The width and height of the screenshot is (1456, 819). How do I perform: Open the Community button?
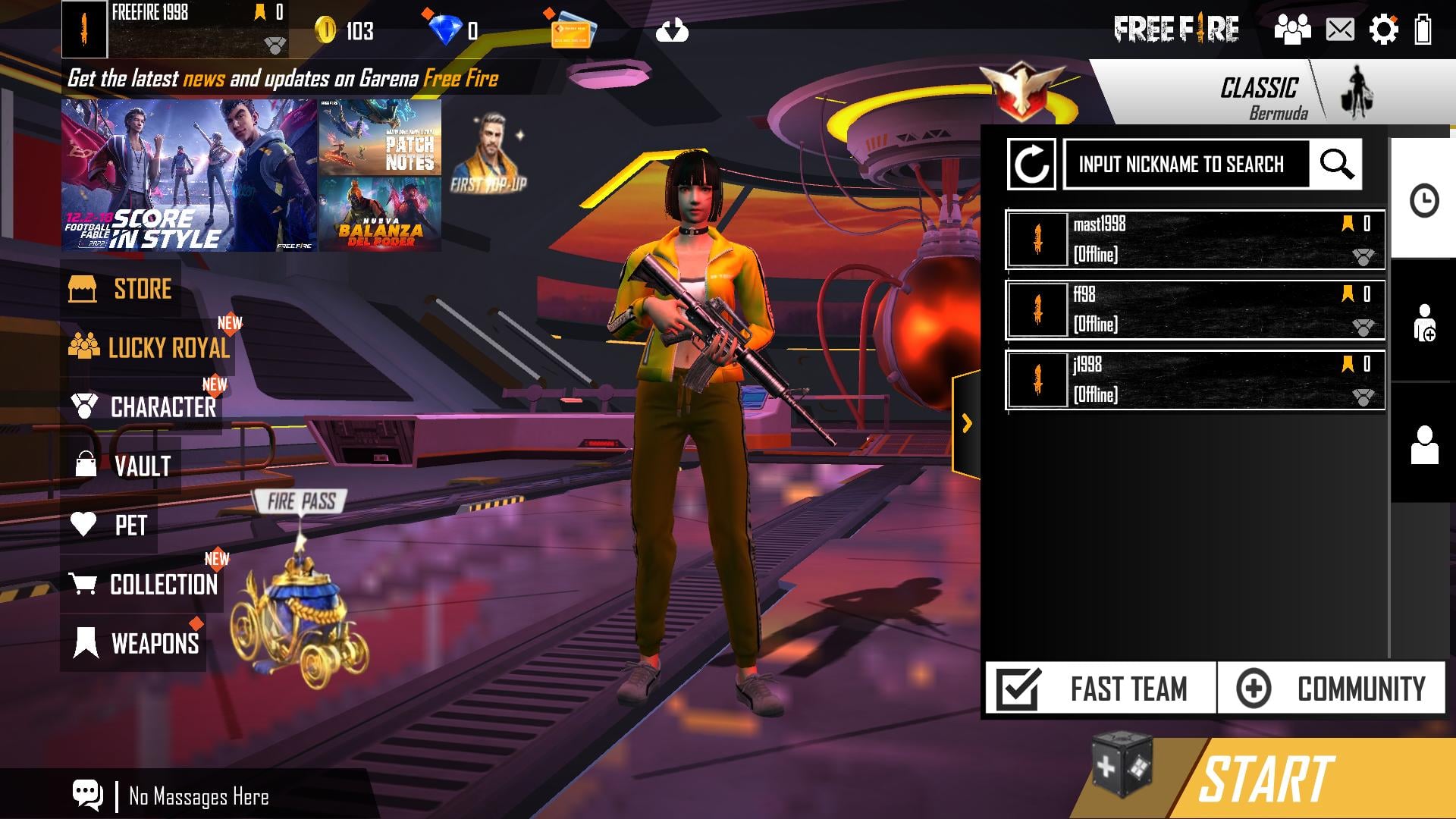tap(1331, 689)
